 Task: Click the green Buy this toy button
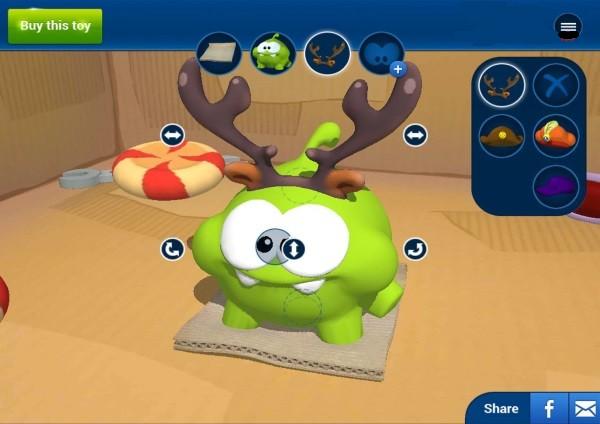[x=55, y=25]
